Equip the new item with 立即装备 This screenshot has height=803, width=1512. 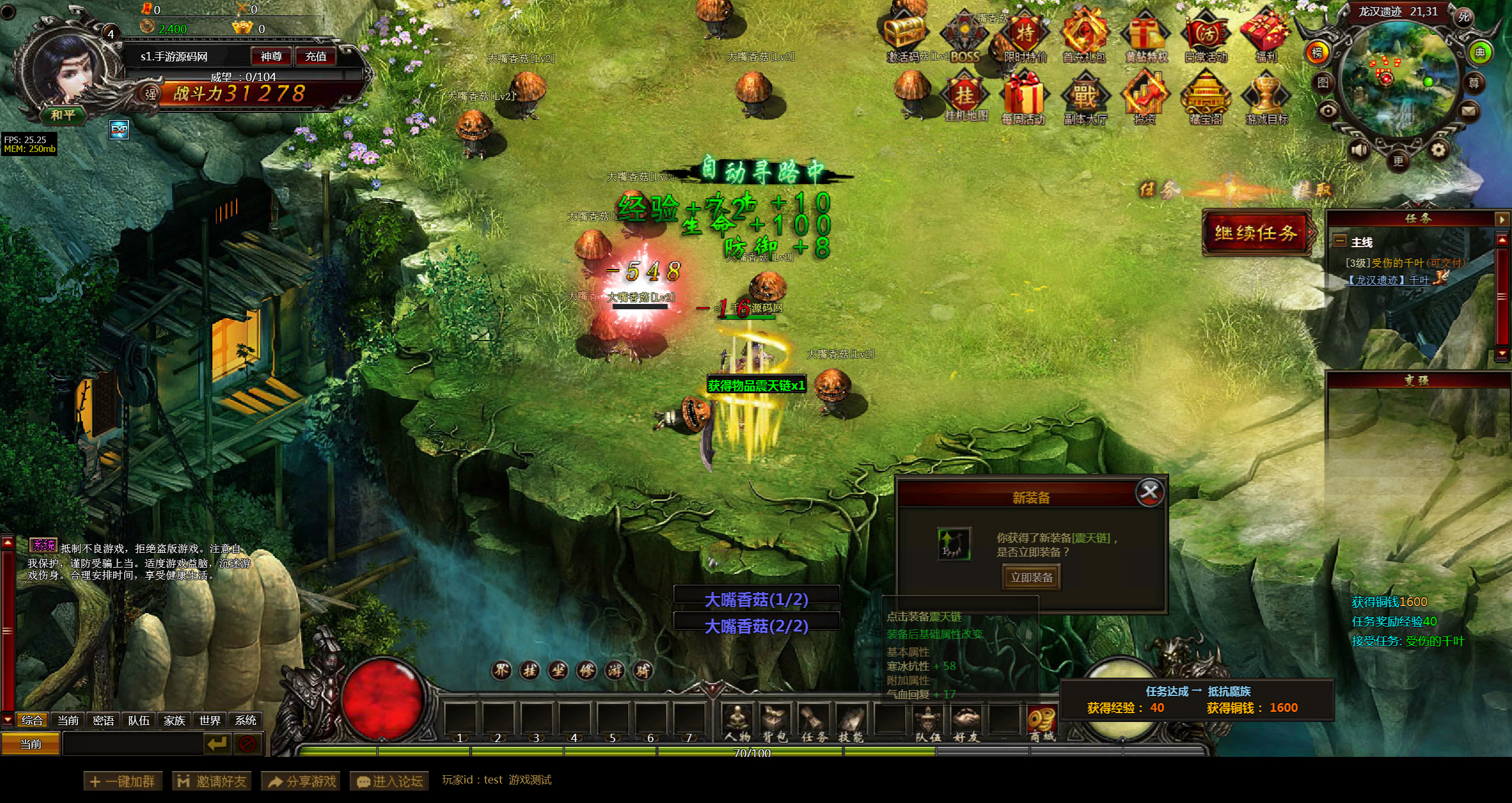1031,578
